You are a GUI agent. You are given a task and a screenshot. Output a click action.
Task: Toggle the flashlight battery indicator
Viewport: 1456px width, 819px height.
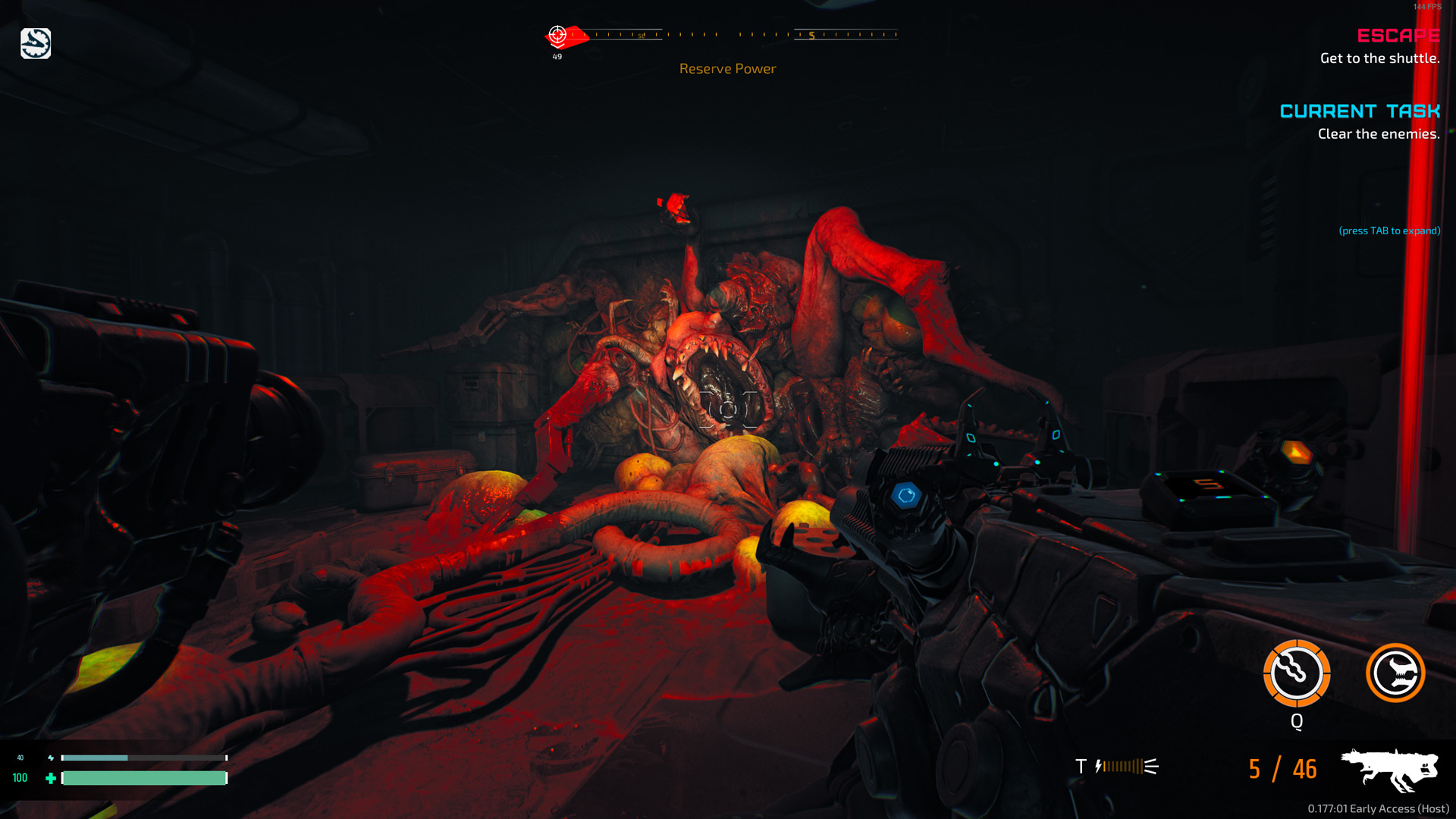[1127, 767]
